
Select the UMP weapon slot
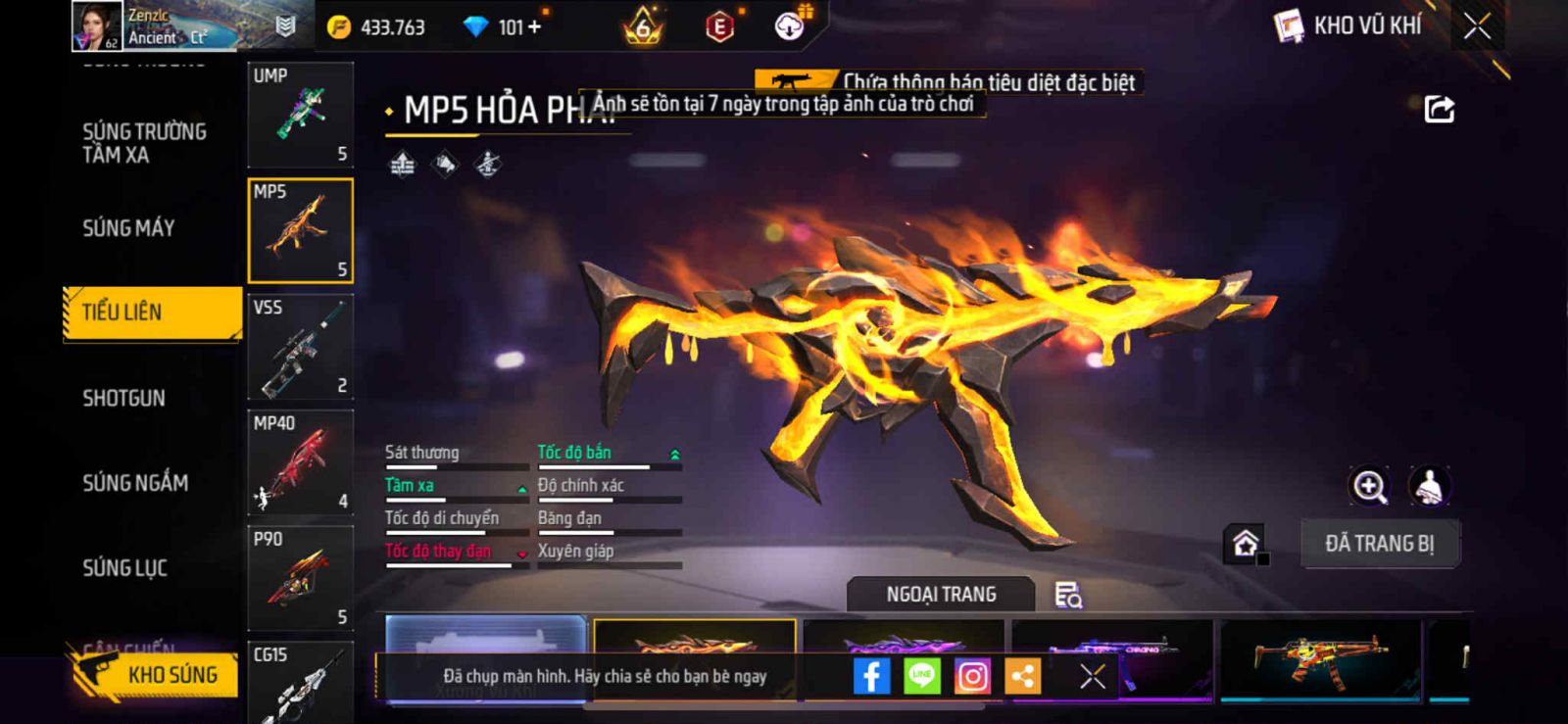point(300,115)
